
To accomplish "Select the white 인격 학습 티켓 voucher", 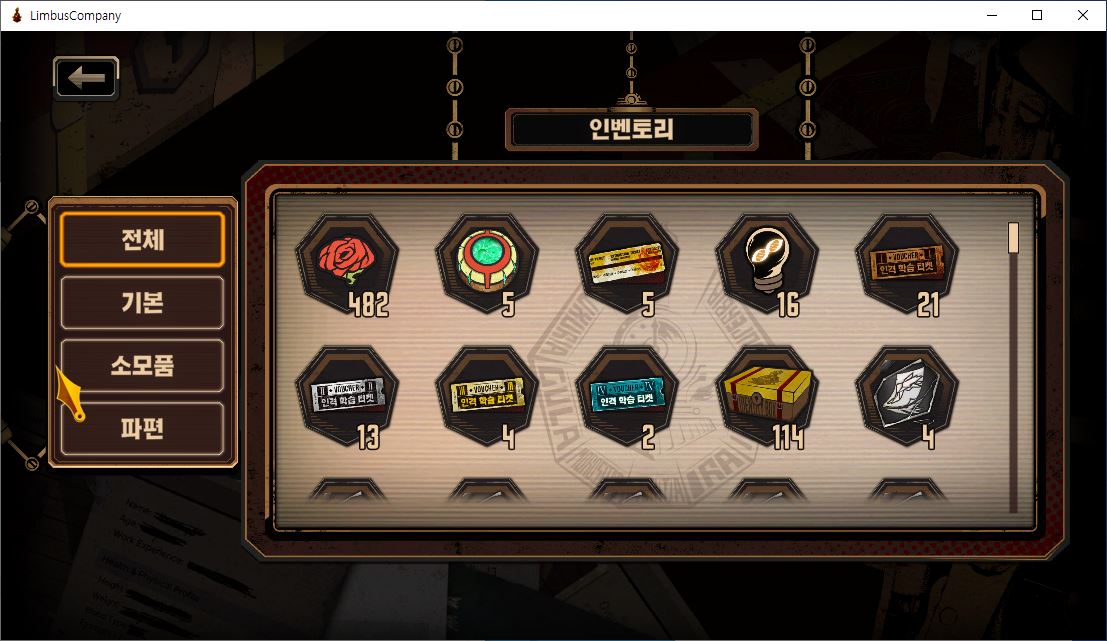I will 346,397.
